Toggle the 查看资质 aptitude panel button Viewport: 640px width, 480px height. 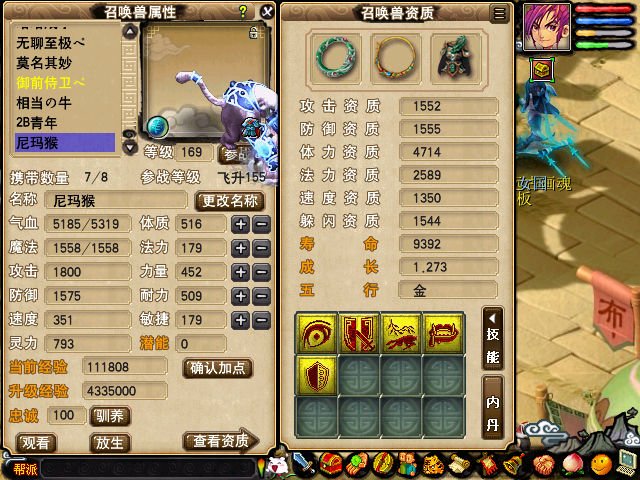coord(220,442)
